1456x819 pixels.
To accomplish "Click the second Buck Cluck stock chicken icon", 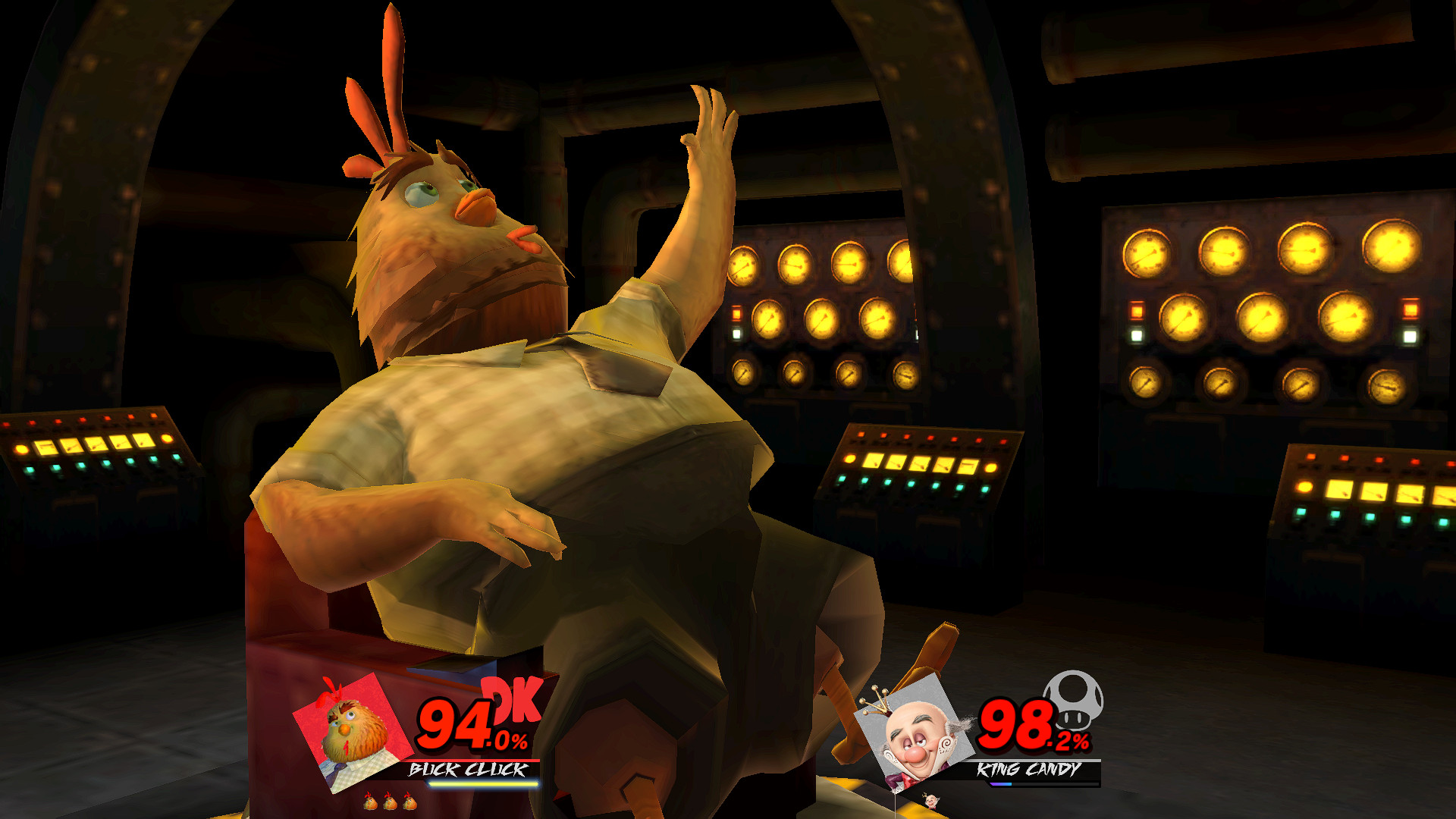I will coord(389,803).
